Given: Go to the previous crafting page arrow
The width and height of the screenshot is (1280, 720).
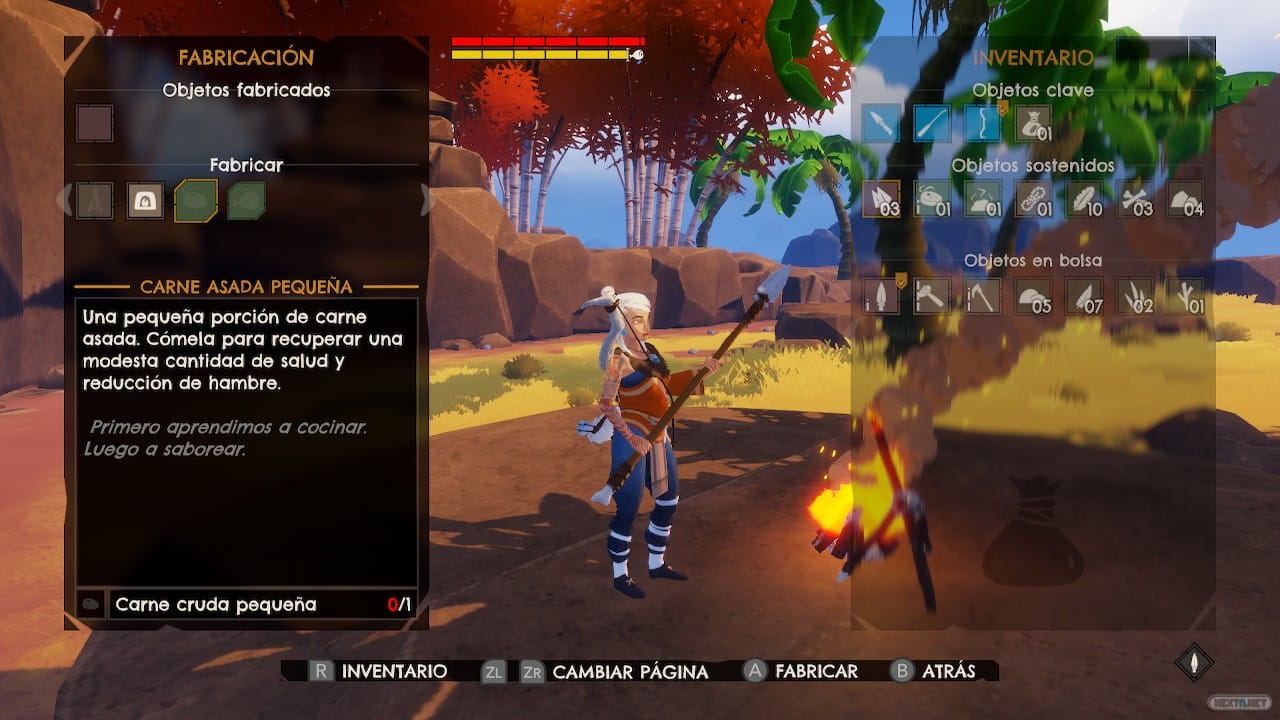Looking at the screenshot, I should [65, 200].
